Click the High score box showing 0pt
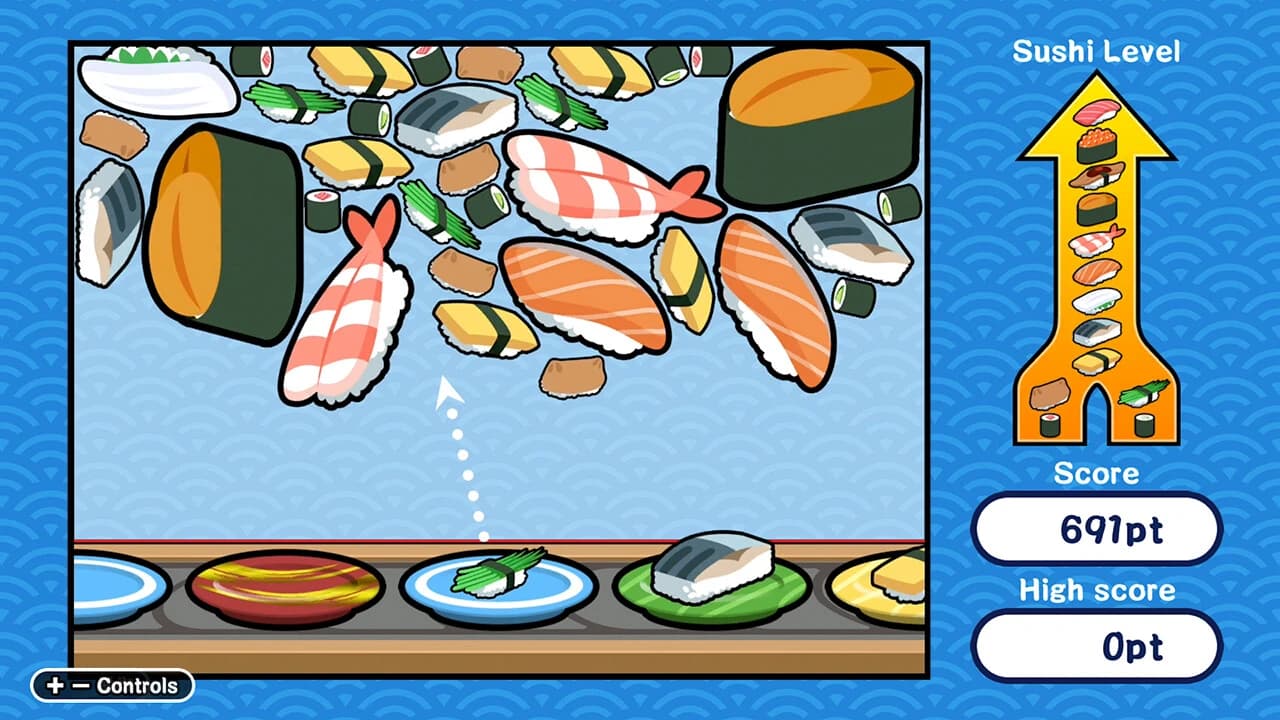This screenshot has height=720, width=1280. click(x=1097, y=646)
